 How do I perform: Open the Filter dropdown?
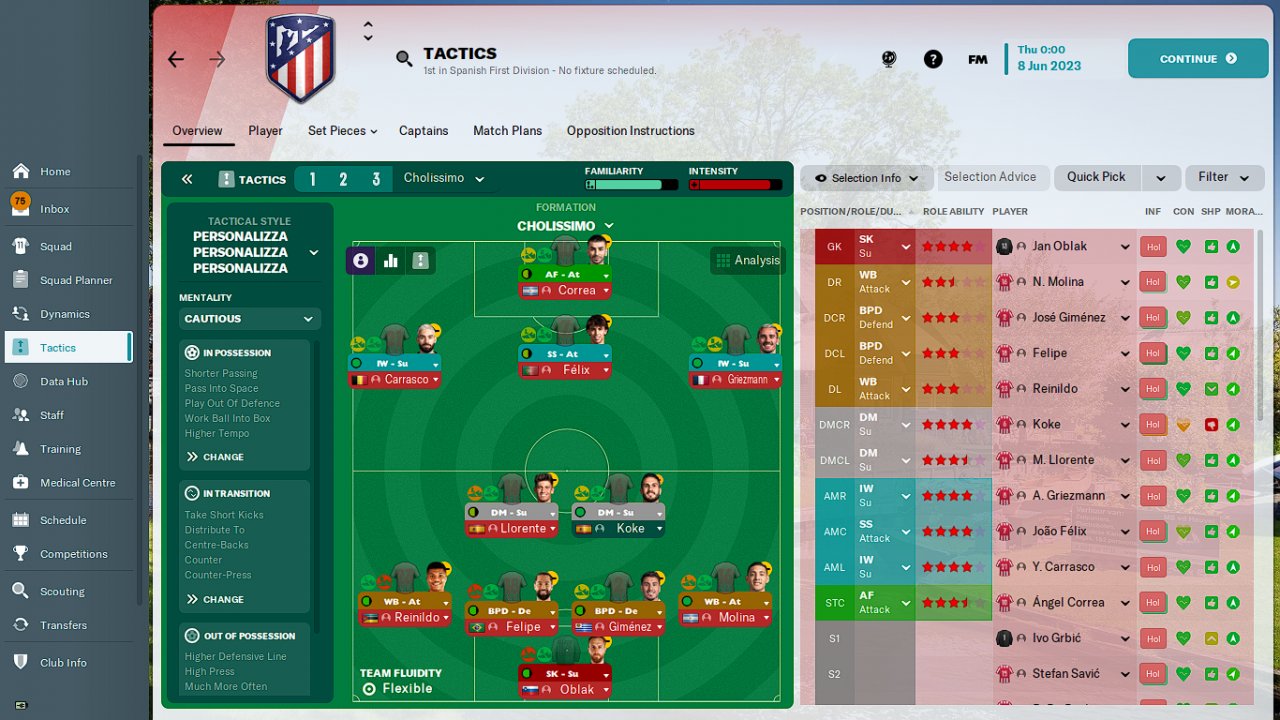1223,177
